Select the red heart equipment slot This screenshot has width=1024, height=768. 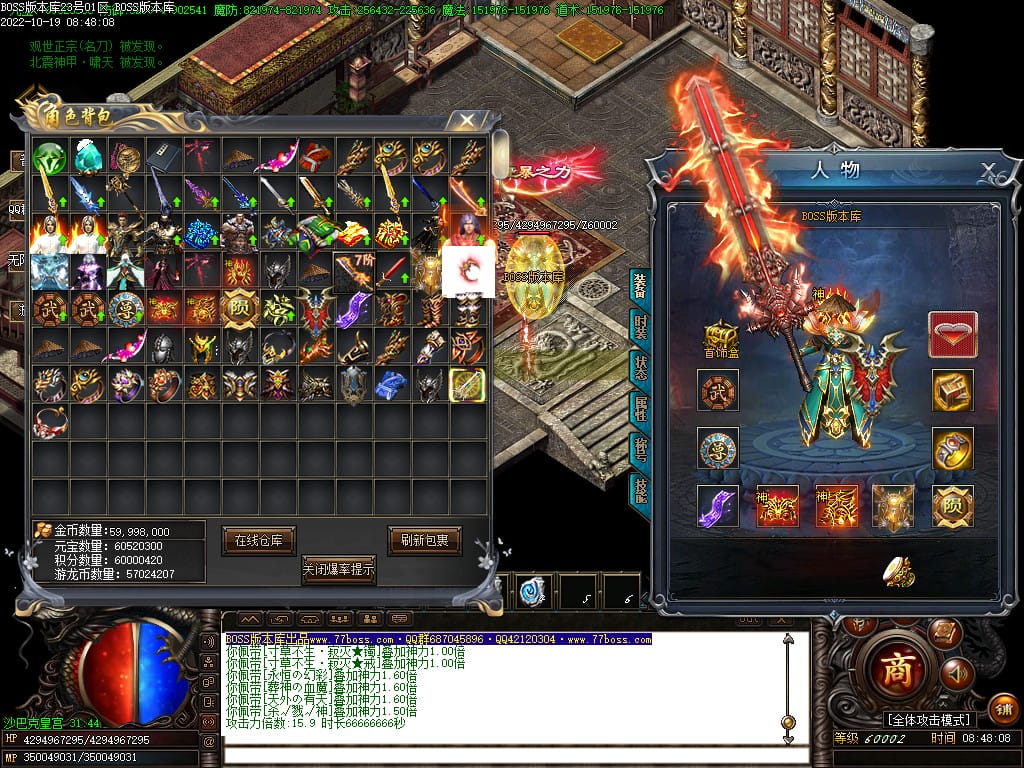(x=953, y=334)
